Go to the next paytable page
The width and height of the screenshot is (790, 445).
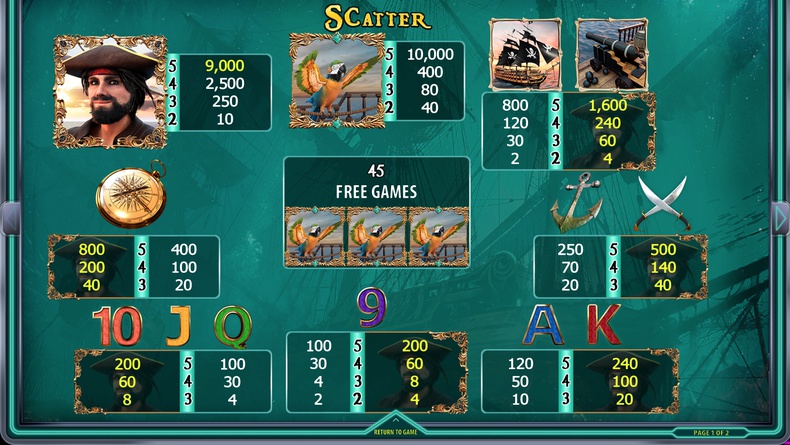click(780, 218)
